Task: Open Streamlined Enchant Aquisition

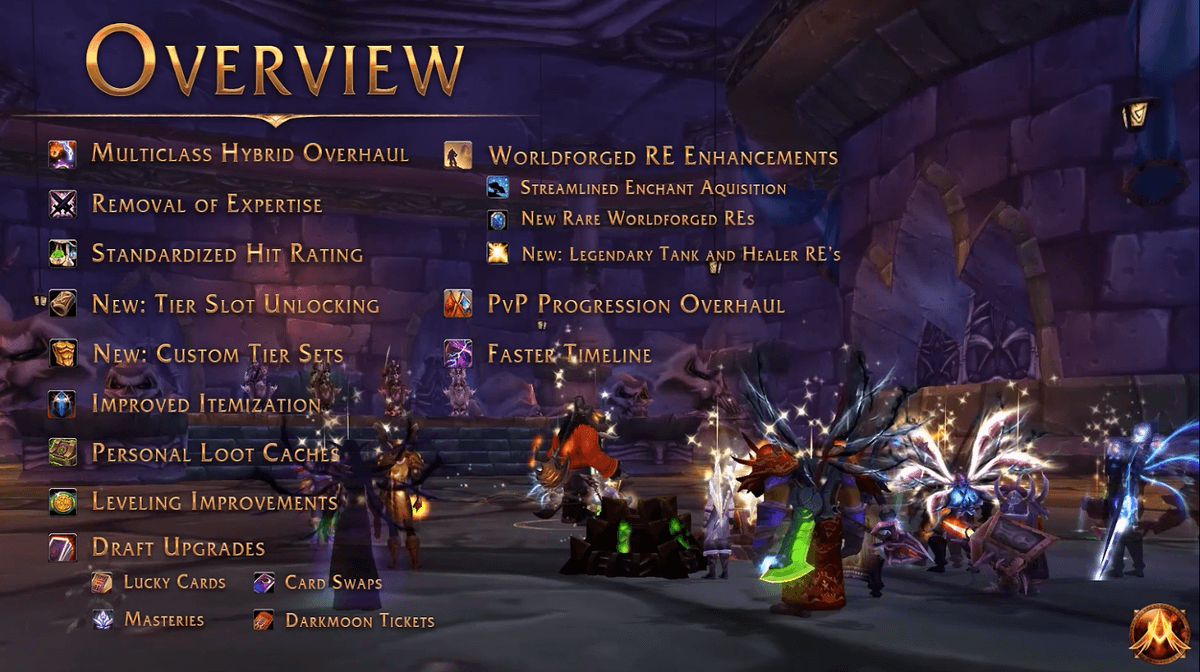Action: point(653,188)
